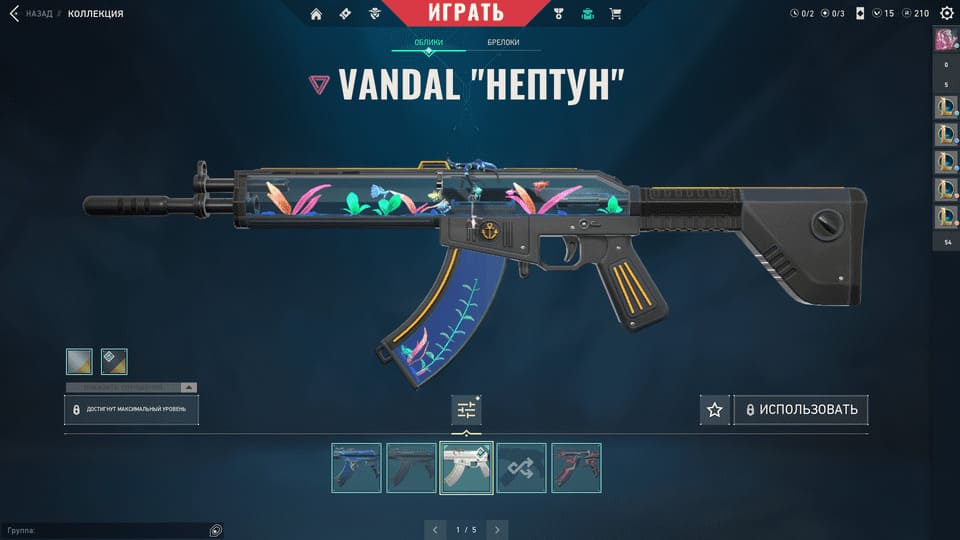Viewport: 960px width, 540px height.
Task: Switch to the БРЕЛОКИ tab
Action: tap(503, 43)
